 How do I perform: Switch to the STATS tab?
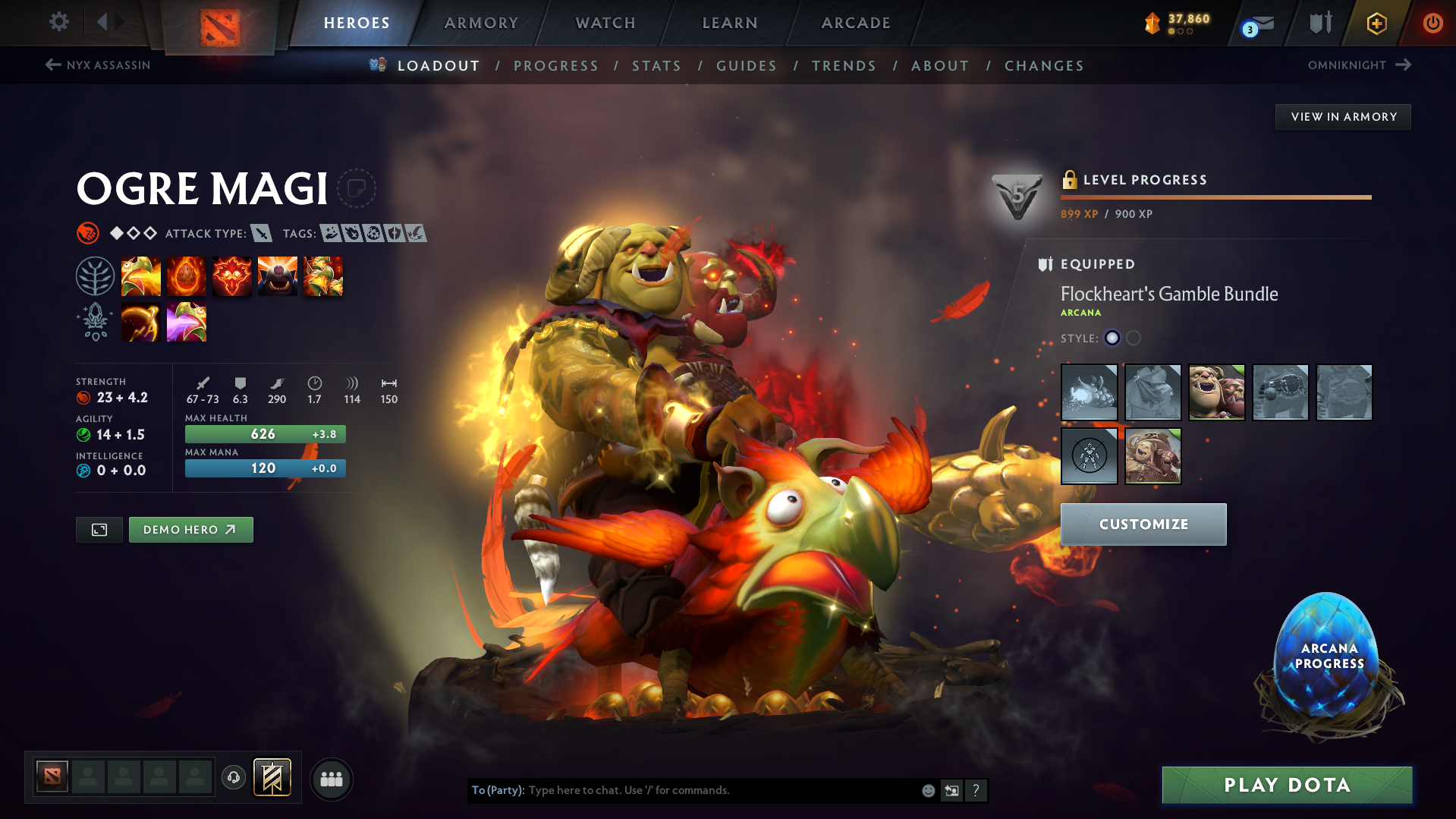click(656, 66)
